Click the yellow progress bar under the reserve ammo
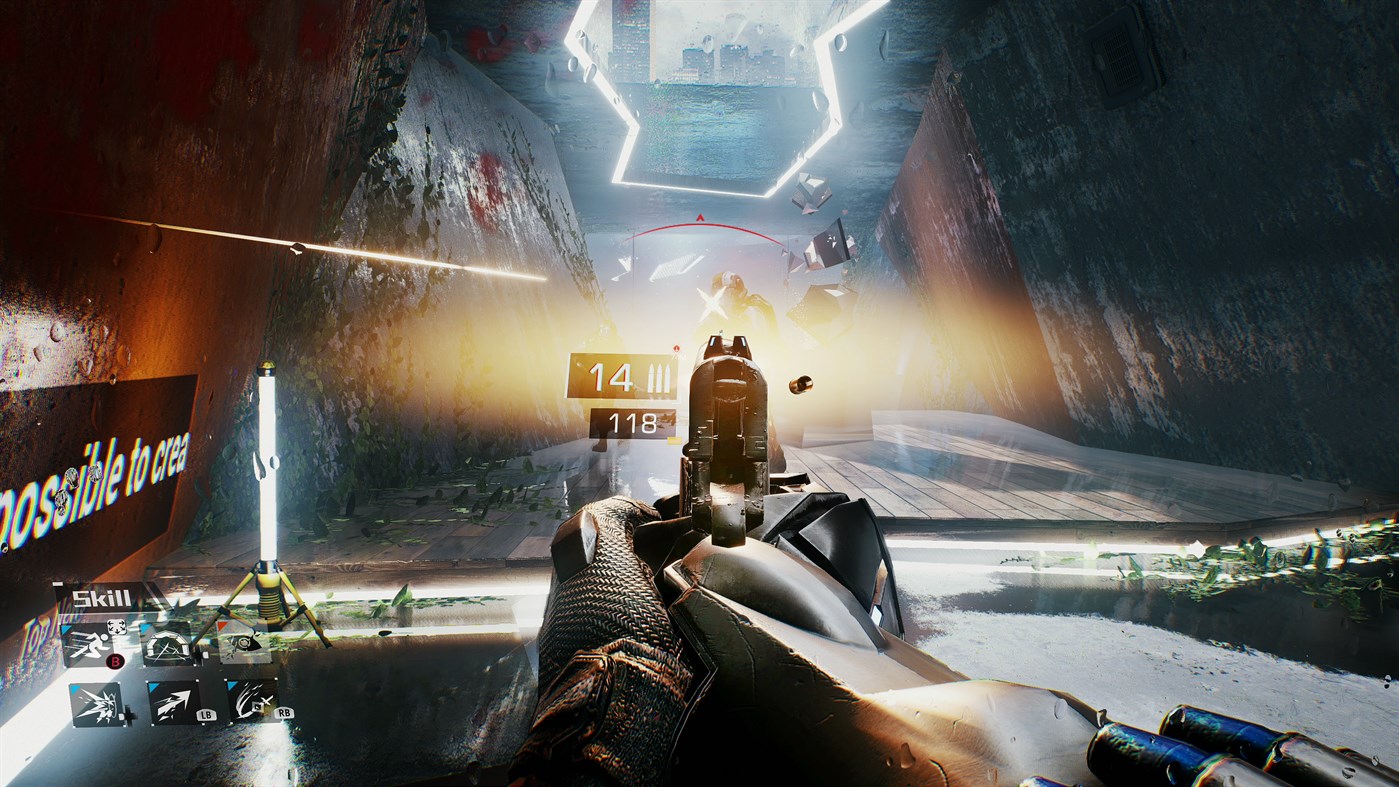 coord(673,440)
